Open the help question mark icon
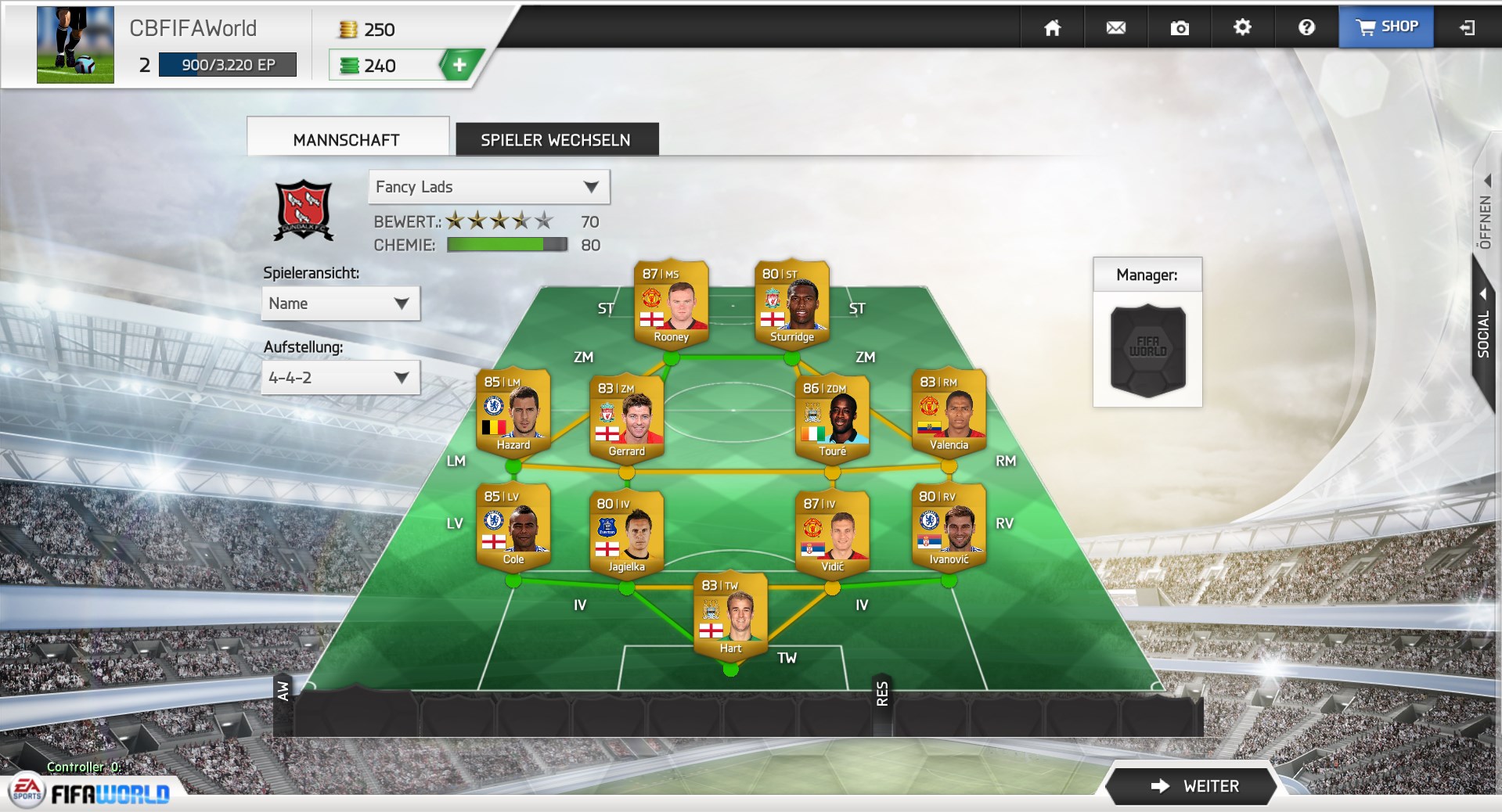 click(1306, 28)
